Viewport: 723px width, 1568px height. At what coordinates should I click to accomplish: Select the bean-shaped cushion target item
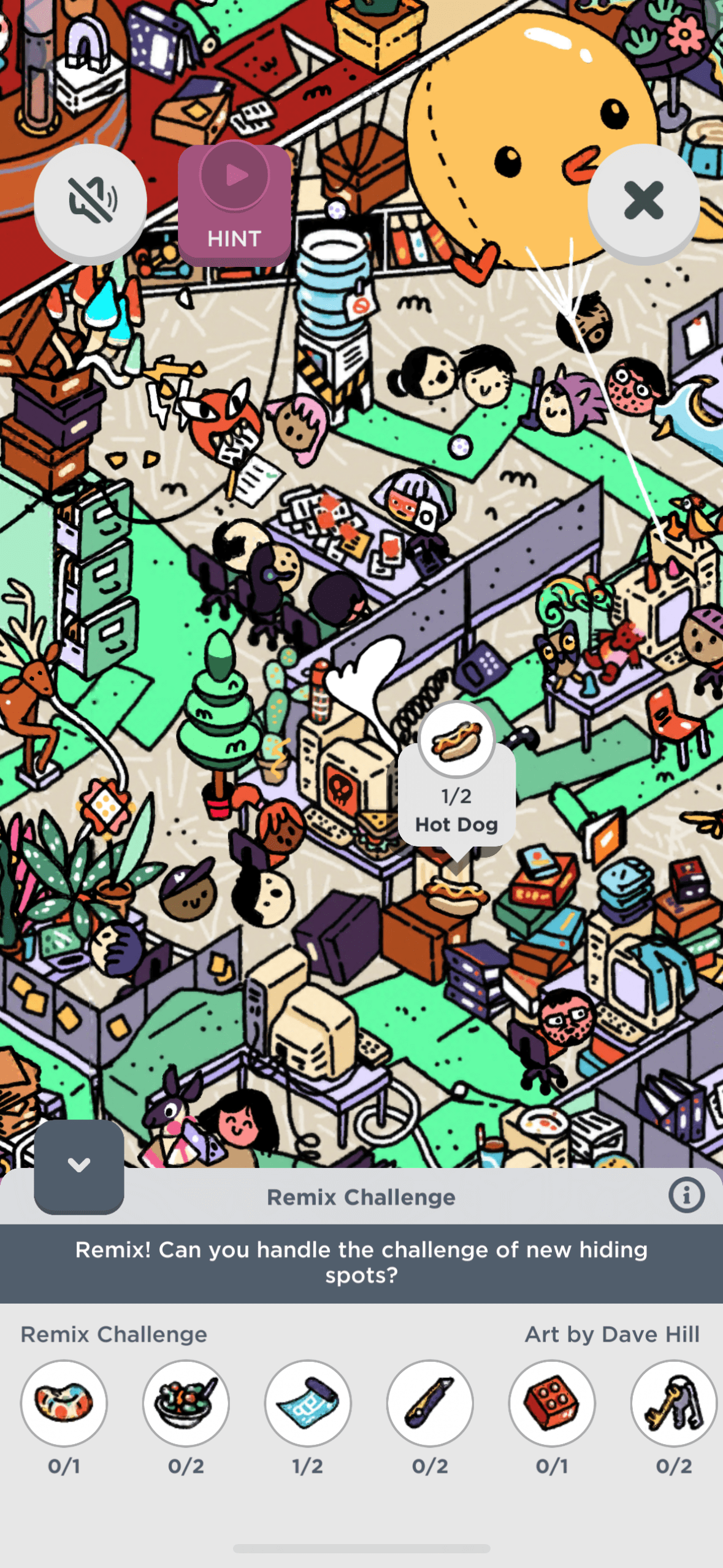tap(64, 1402)
